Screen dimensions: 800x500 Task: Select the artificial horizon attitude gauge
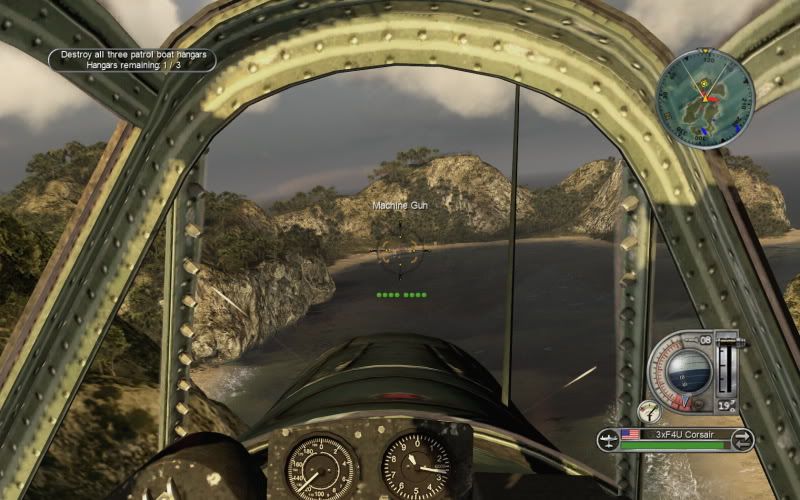pyautogui.click(x=689, y=372)
